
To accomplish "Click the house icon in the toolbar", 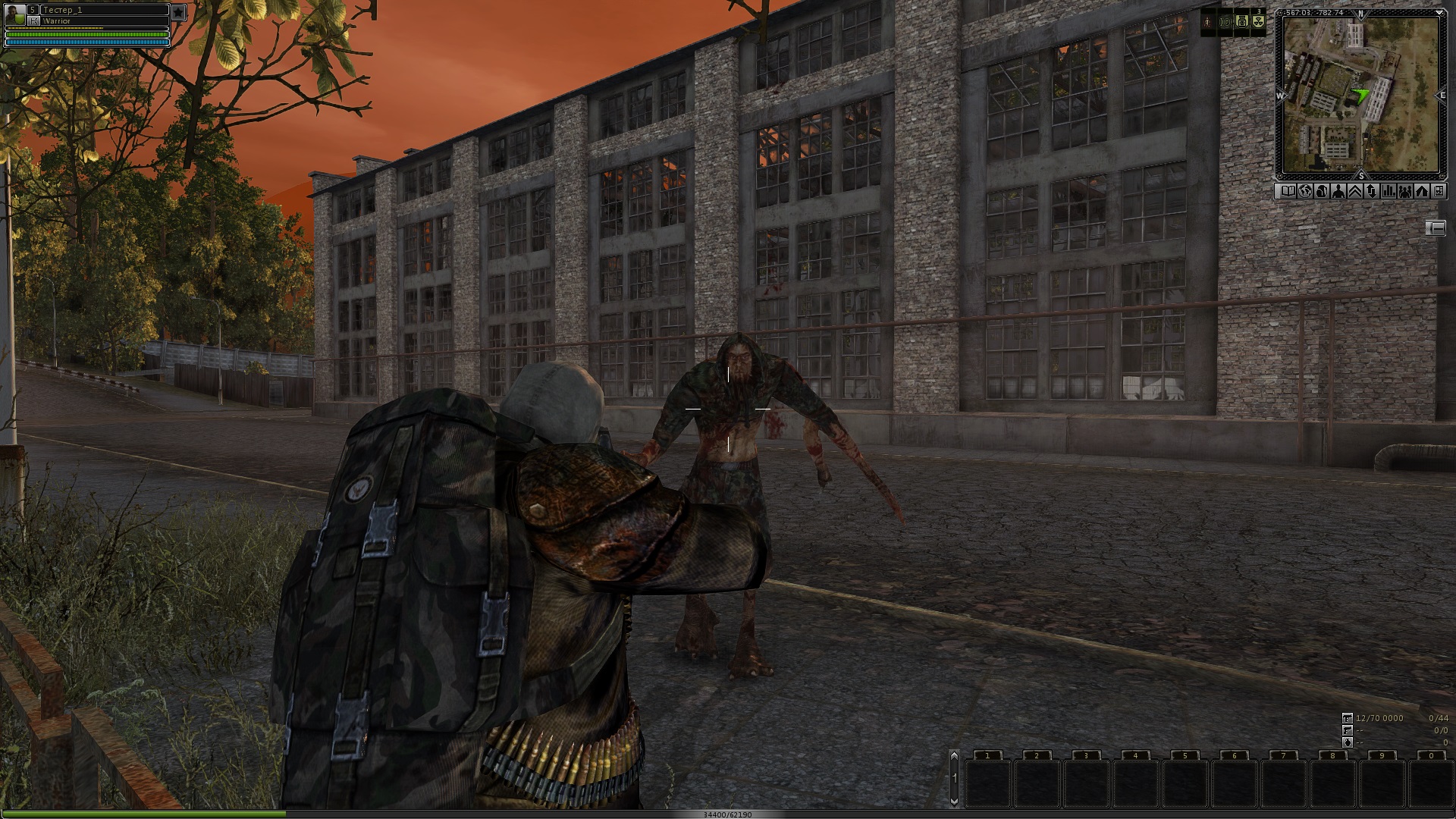I will [x=1422, y=192].
